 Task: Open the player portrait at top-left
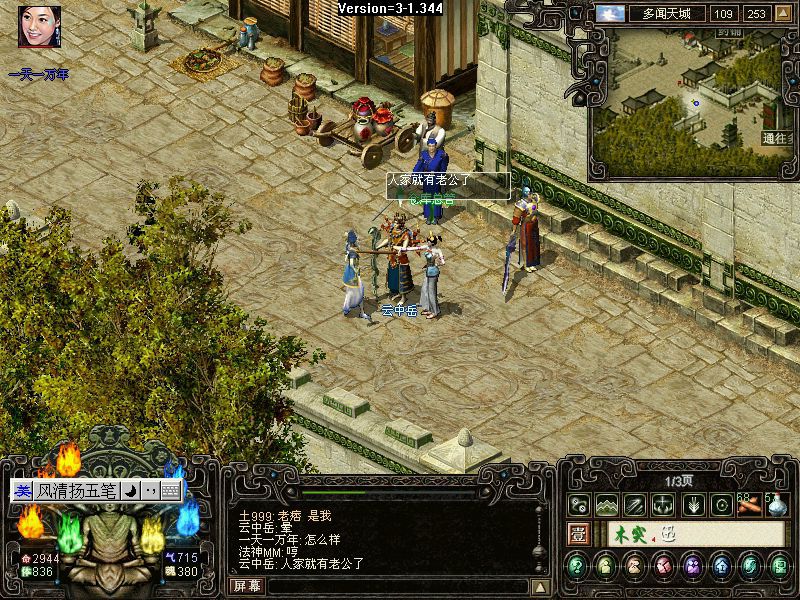coord(39,27)
